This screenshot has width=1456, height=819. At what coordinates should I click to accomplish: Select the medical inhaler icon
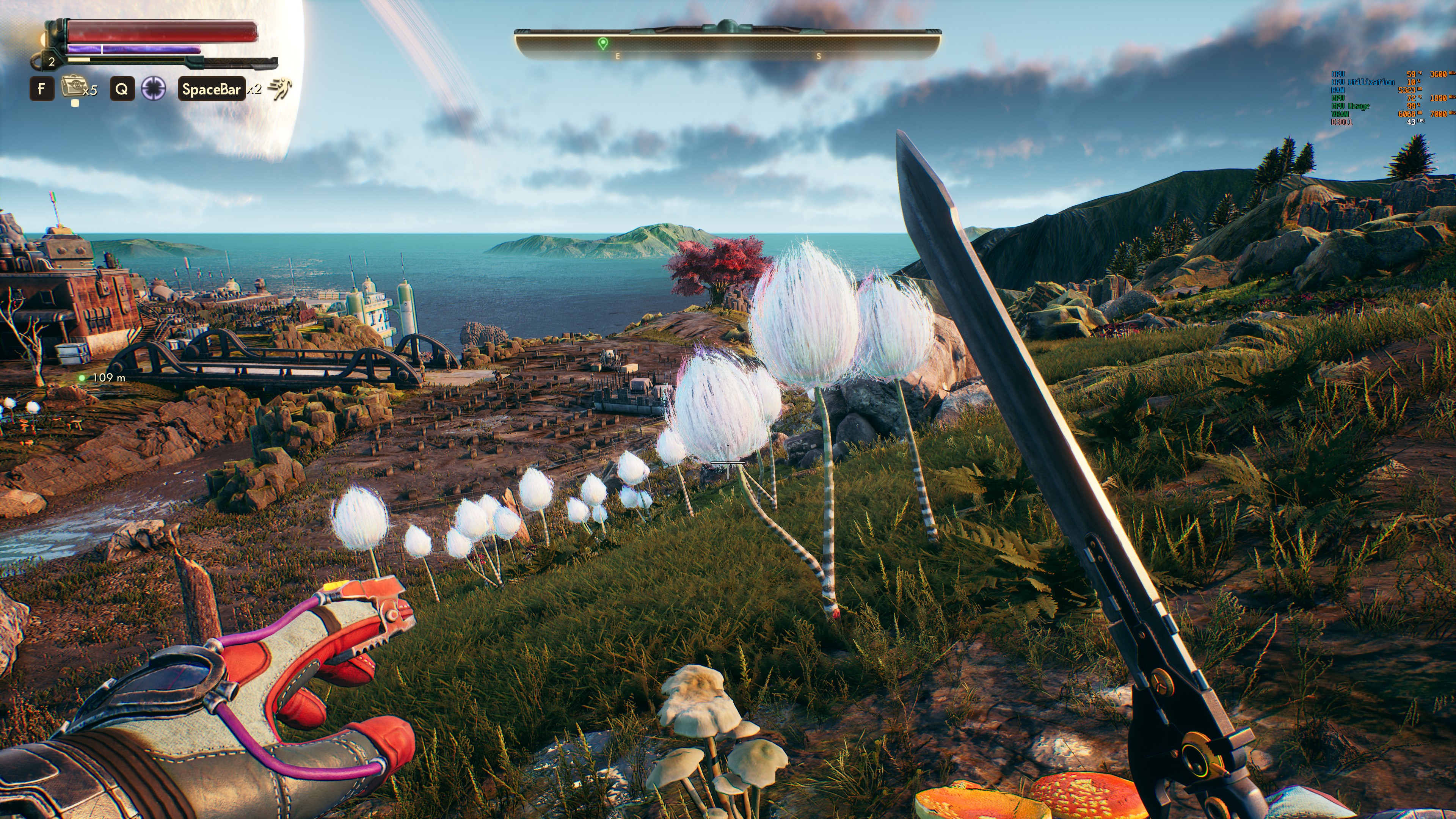click(72, 88)
